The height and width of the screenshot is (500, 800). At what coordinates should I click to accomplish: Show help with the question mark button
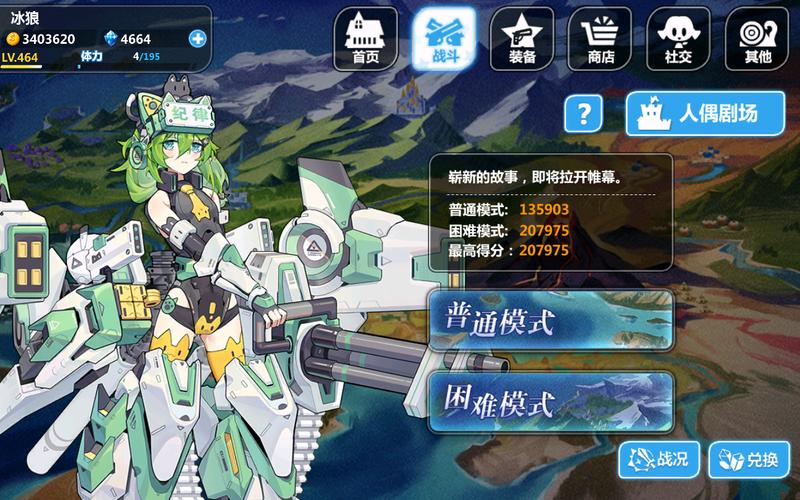coord(584,113)
